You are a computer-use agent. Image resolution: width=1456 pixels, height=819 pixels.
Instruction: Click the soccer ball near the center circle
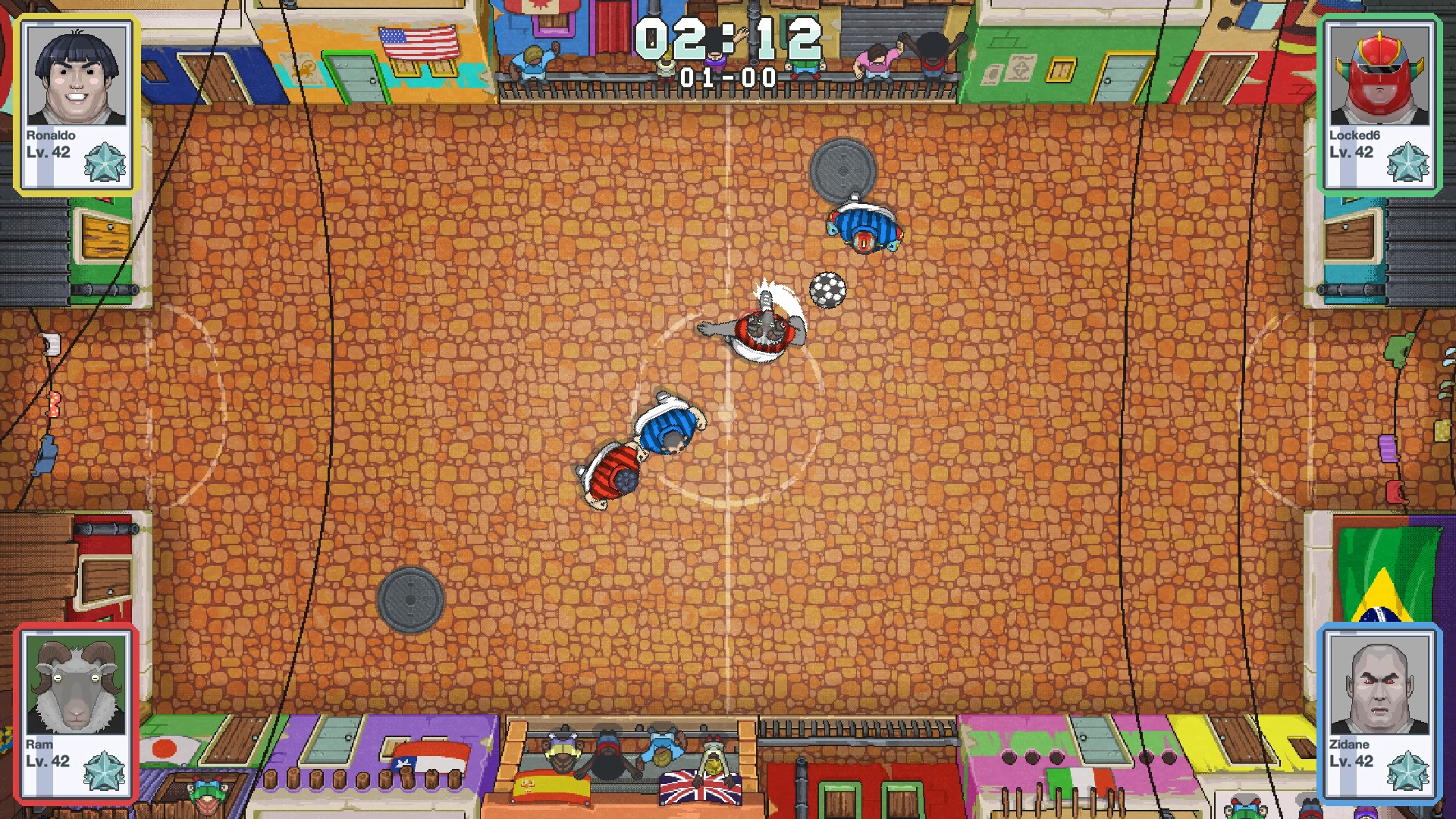pyautogui.click(x=826, y=289)
